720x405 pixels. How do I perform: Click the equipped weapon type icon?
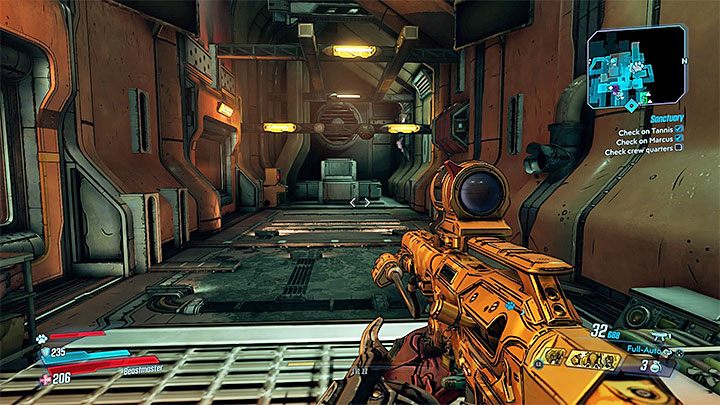[663, 338]
